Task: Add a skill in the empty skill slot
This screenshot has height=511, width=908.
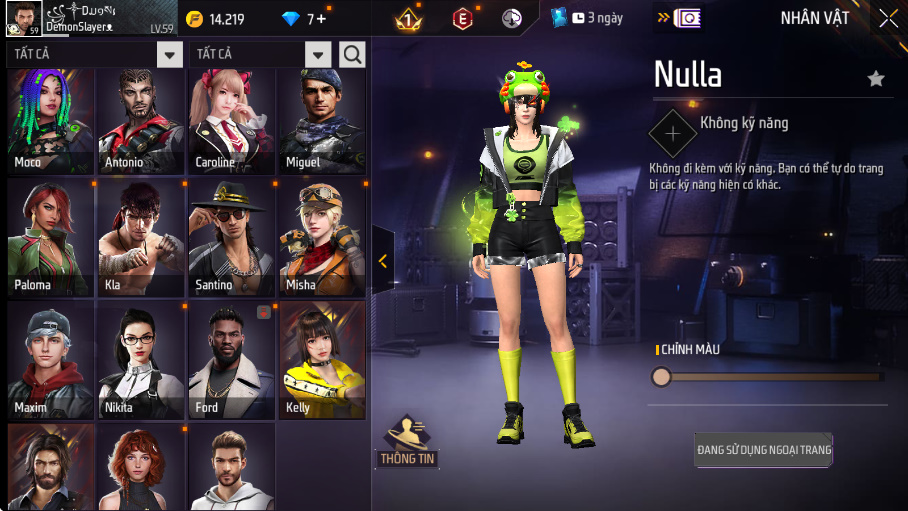Action: point(673,132)
